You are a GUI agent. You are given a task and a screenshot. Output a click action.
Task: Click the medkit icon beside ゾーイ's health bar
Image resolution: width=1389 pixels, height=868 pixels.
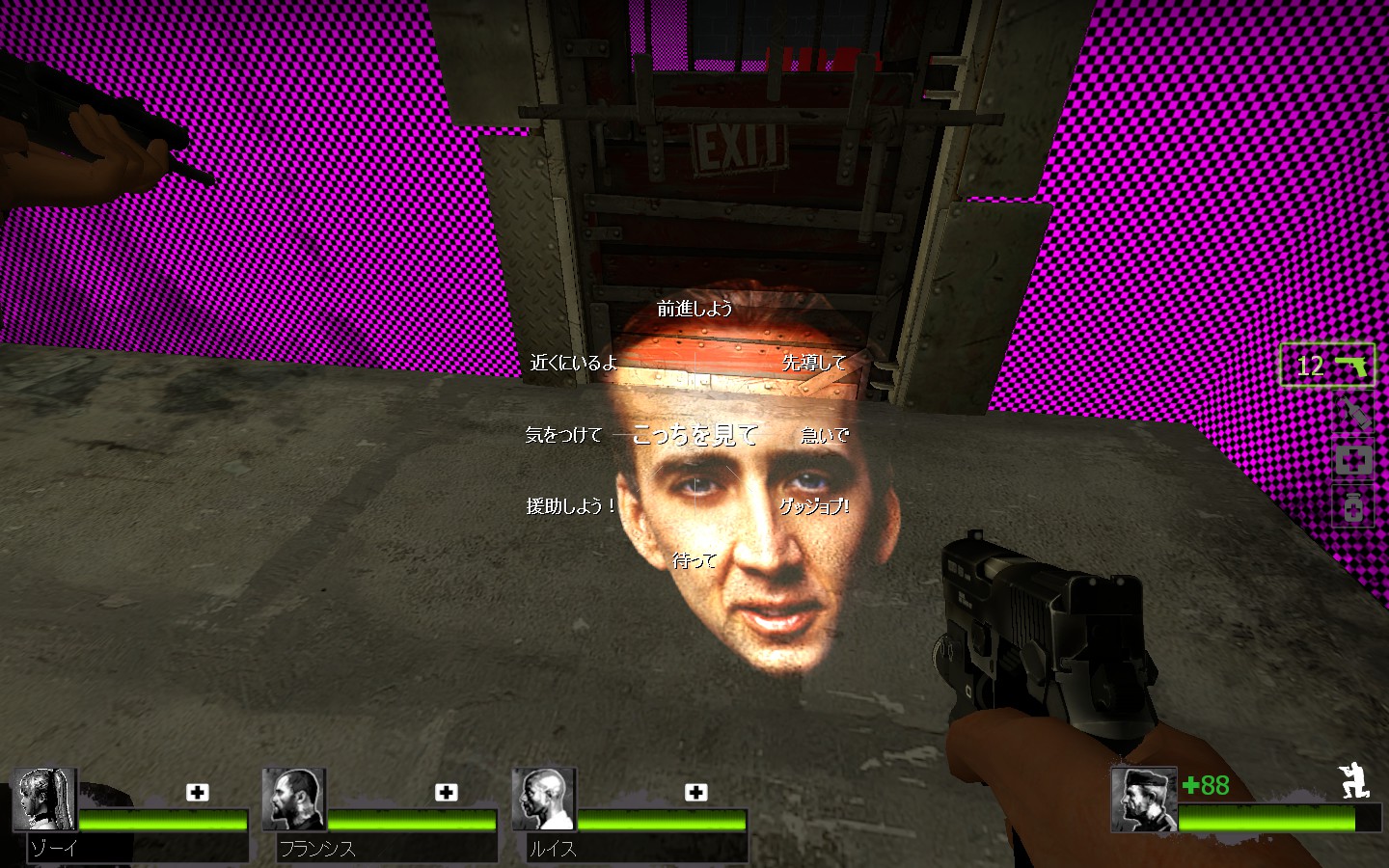click(197, 793)
